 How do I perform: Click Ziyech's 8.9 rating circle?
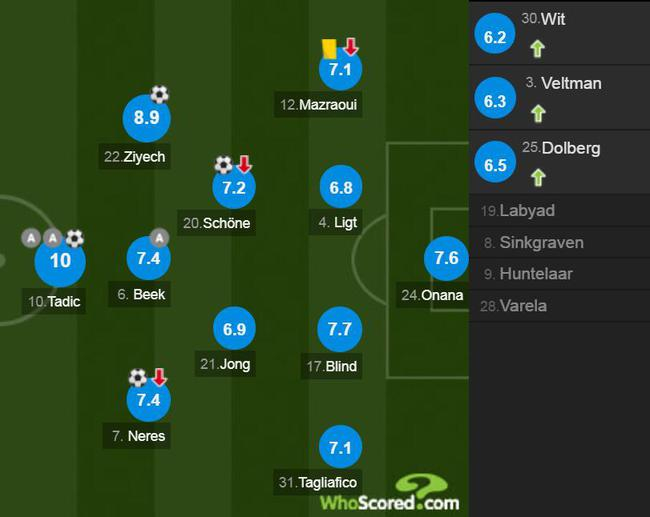pyautogui.click(x=145, y=118)
